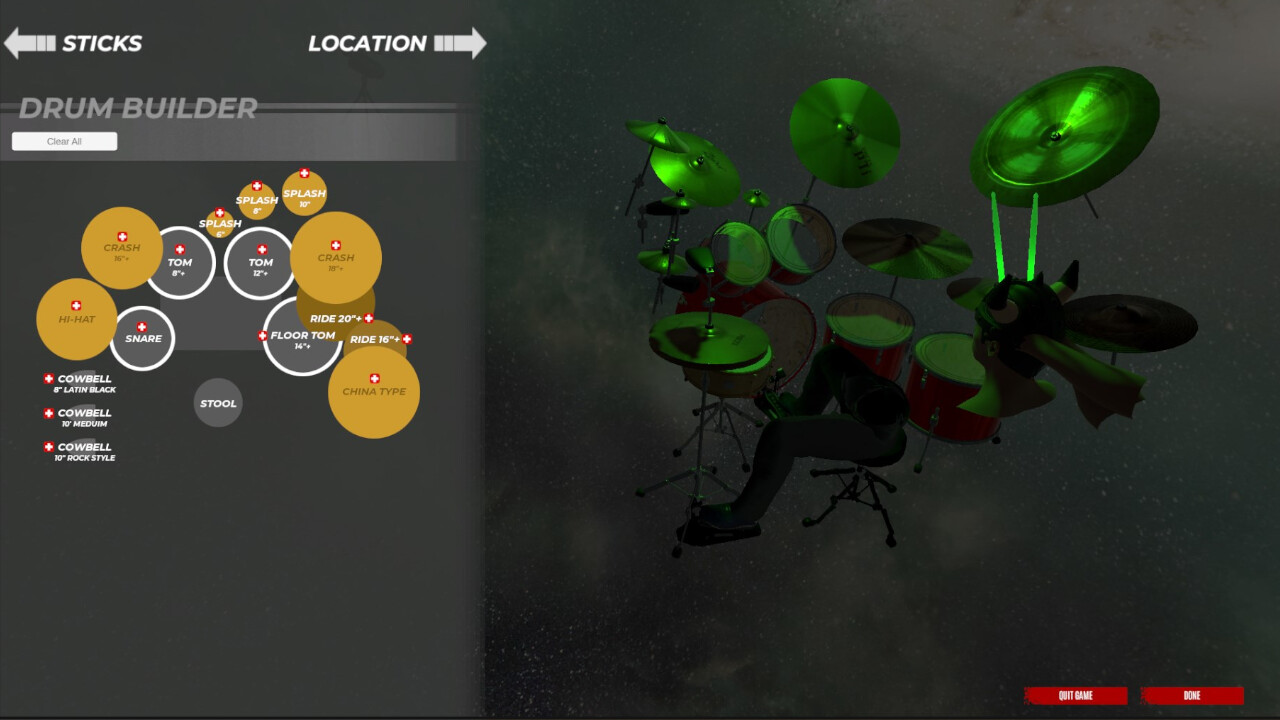1280x720 pixels.
Task: Select the Ride 16"+ cymbal
Action: (375, 340)
